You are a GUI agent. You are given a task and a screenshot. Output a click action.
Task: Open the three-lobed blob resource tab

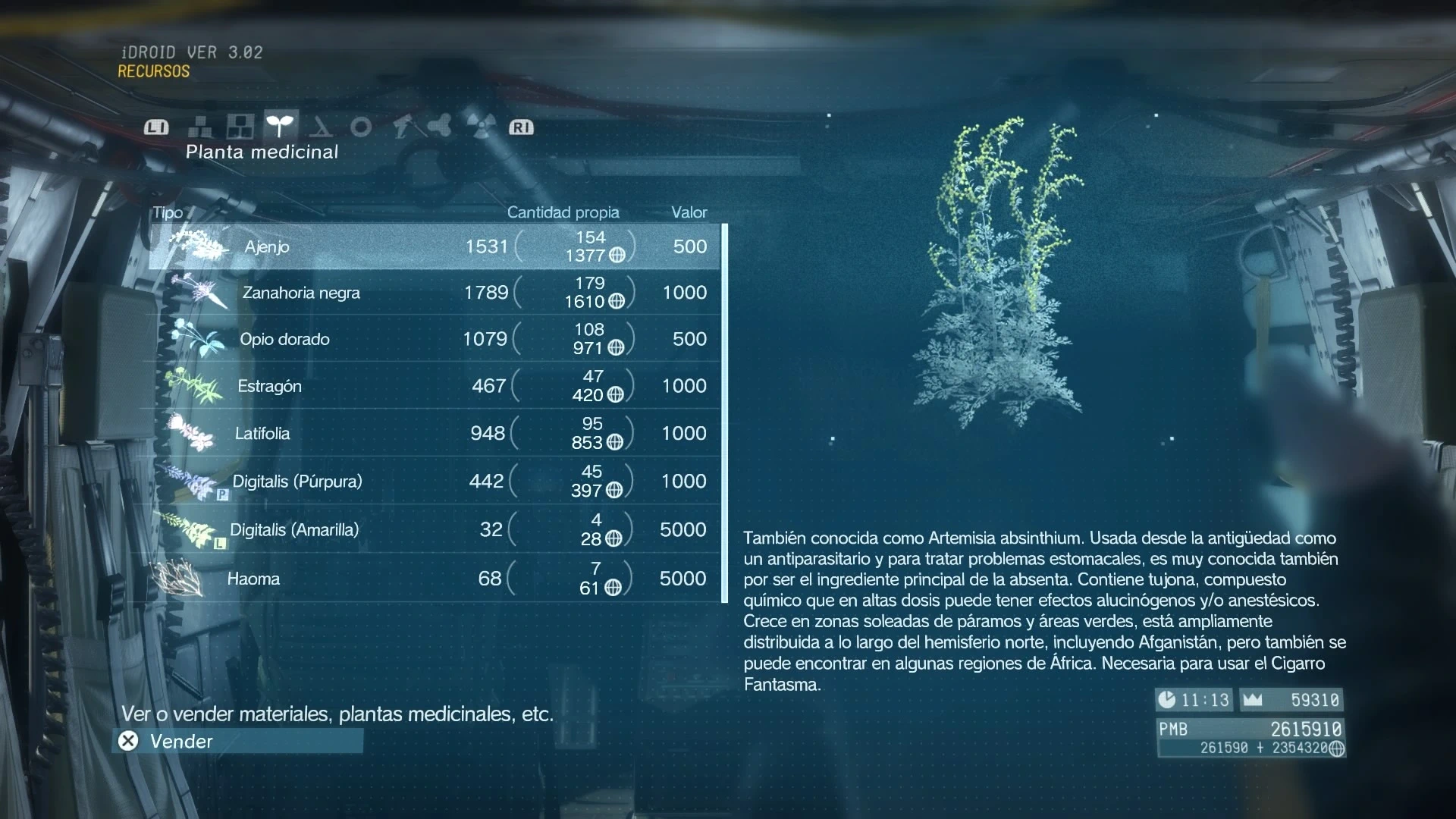tap(440, 127)
